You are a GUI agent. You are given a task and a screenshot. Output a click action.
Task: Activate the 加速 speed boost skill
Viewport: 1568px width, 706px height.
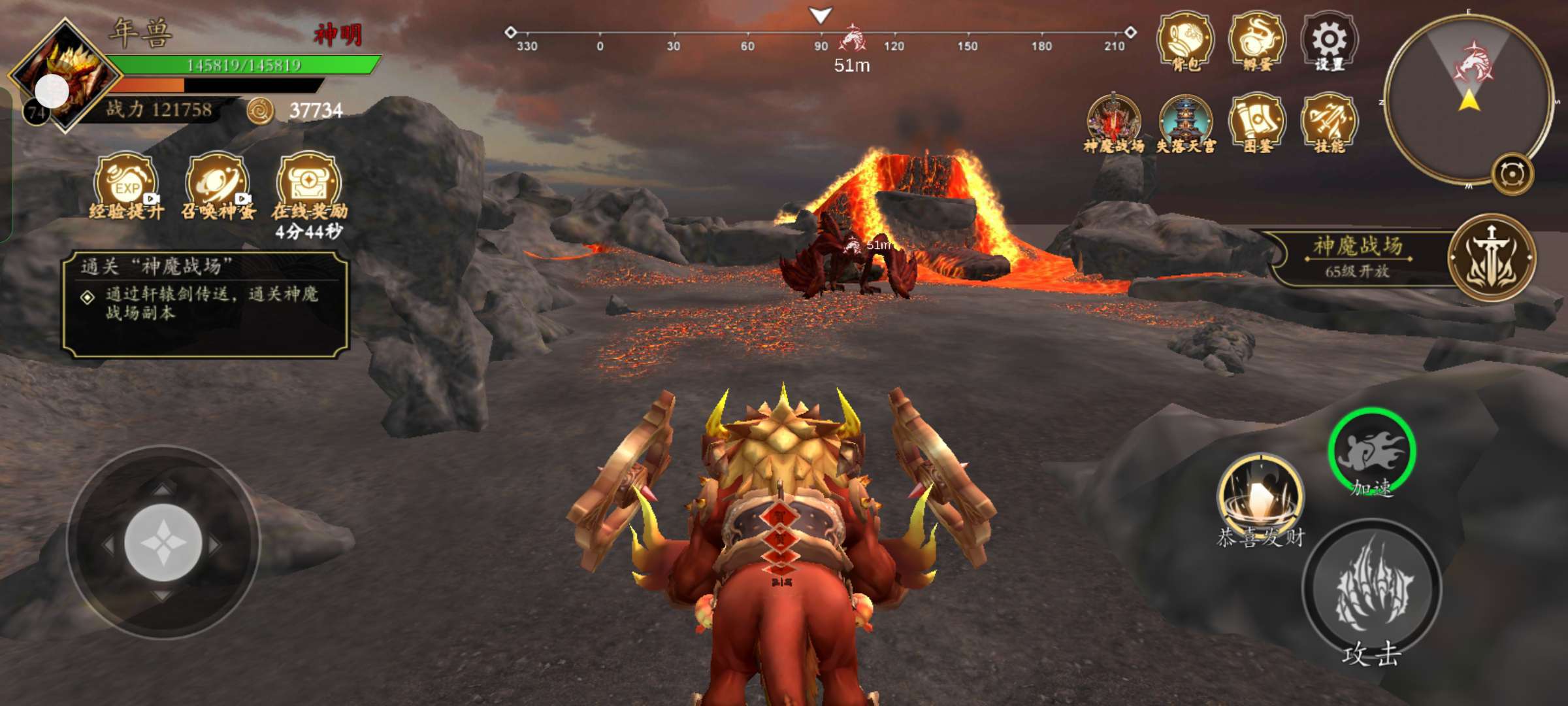click(x=1372, y=451)
